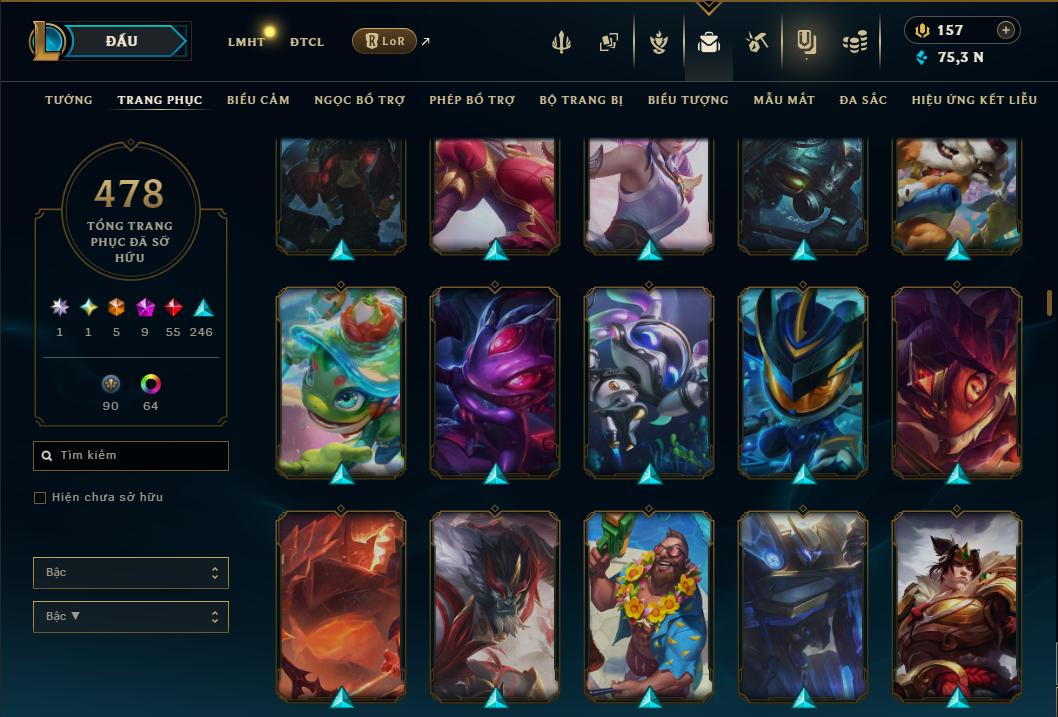Screen dimensions: 1058x717
Task: Click the ĐẤU play button
Action: click(x=122, y=41)
